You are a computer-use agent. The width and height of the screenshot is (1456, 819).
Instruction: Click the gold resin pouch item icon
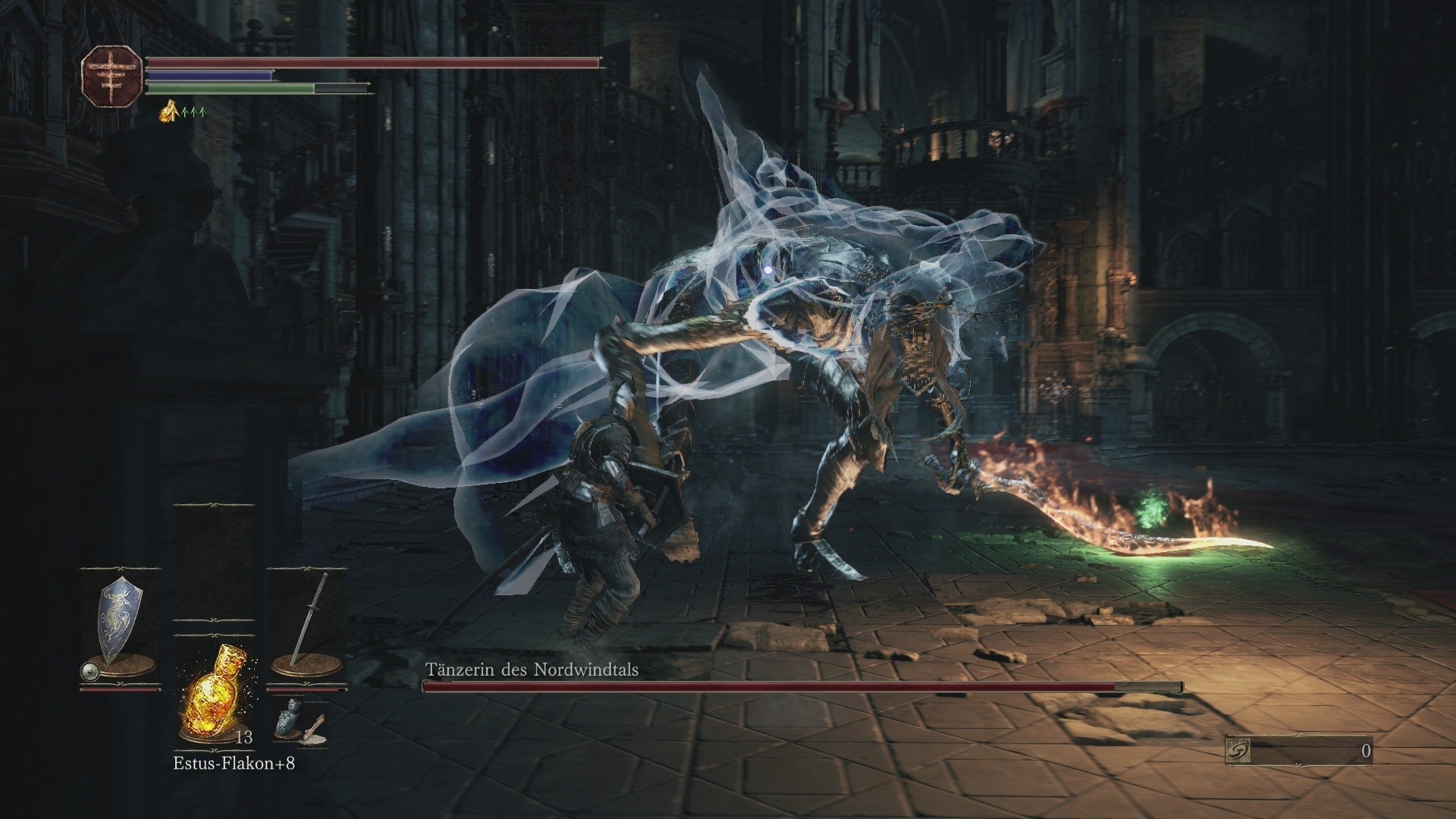pos(317,730)
